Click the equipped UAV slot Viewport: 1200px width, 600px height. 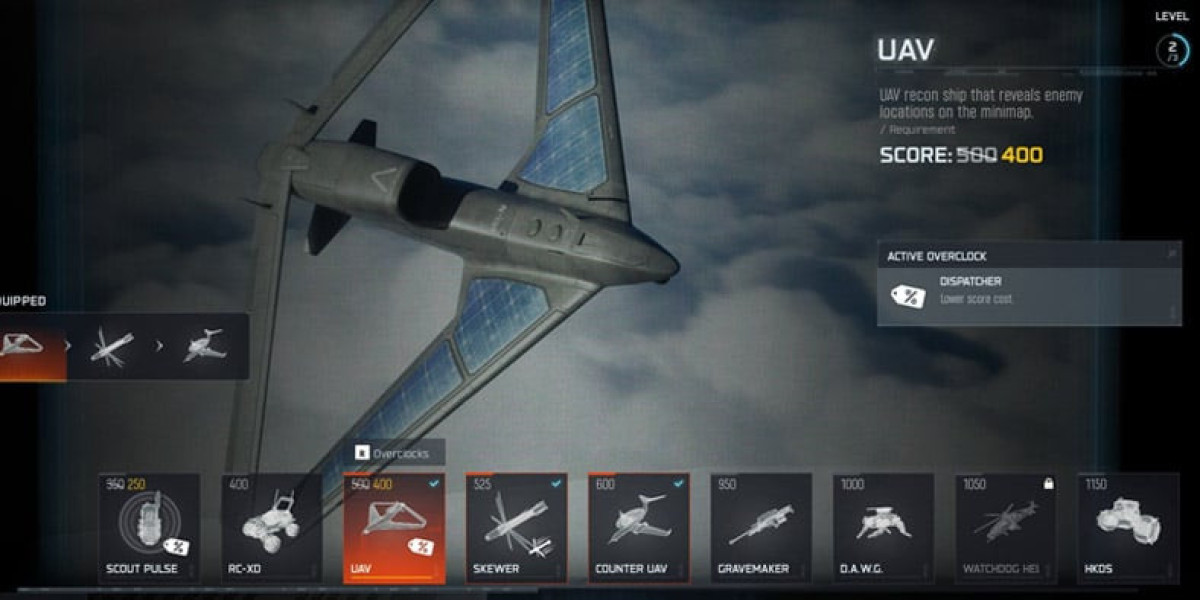pos(30,346)
